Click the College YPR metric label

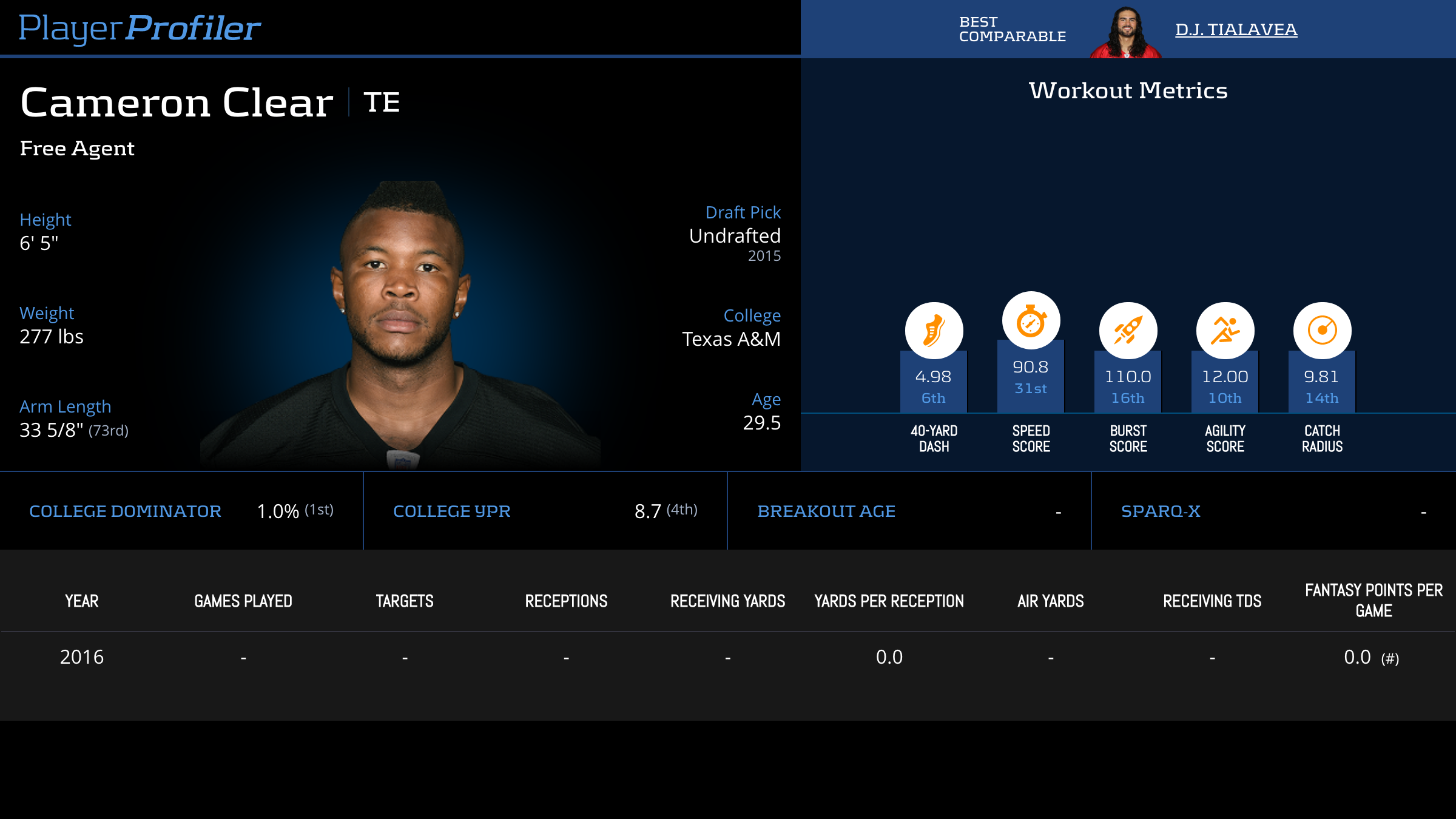(x=452, y=511)
